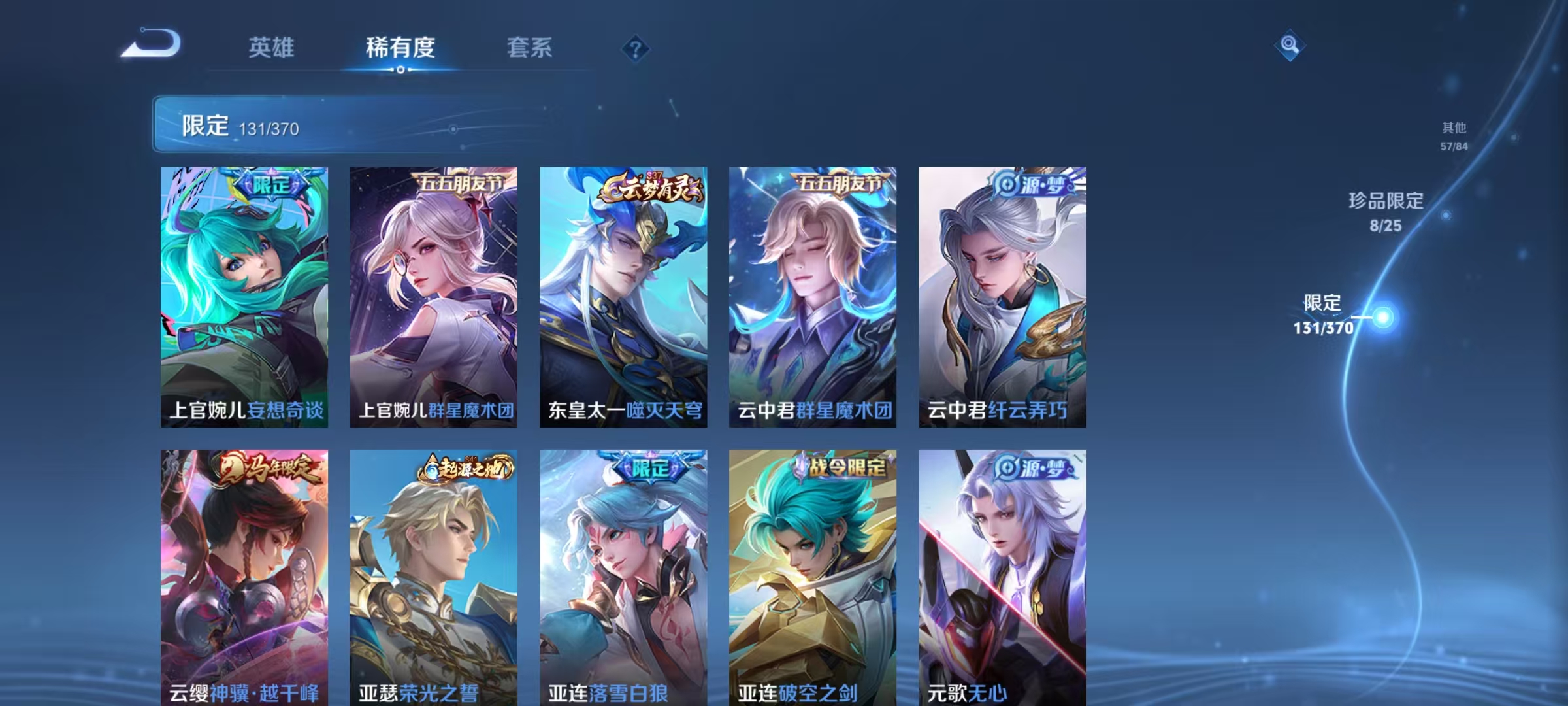This screenshot has height=706, width=1568.
Task: Click the 源·梦 badge on 云中君纤云弄巧
Action: (x=1032, y=186)
